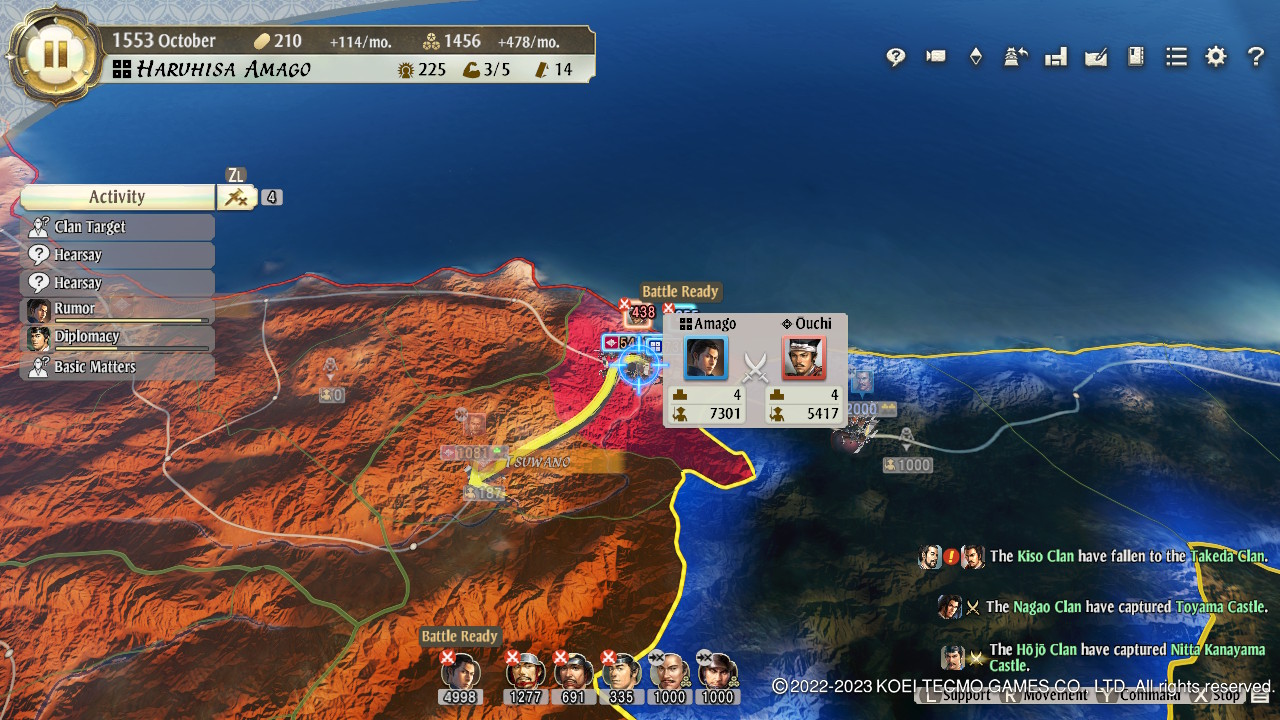Select the Rumor activity row
This screenshot has width=1280, height=720.
[x=117, y=310]
